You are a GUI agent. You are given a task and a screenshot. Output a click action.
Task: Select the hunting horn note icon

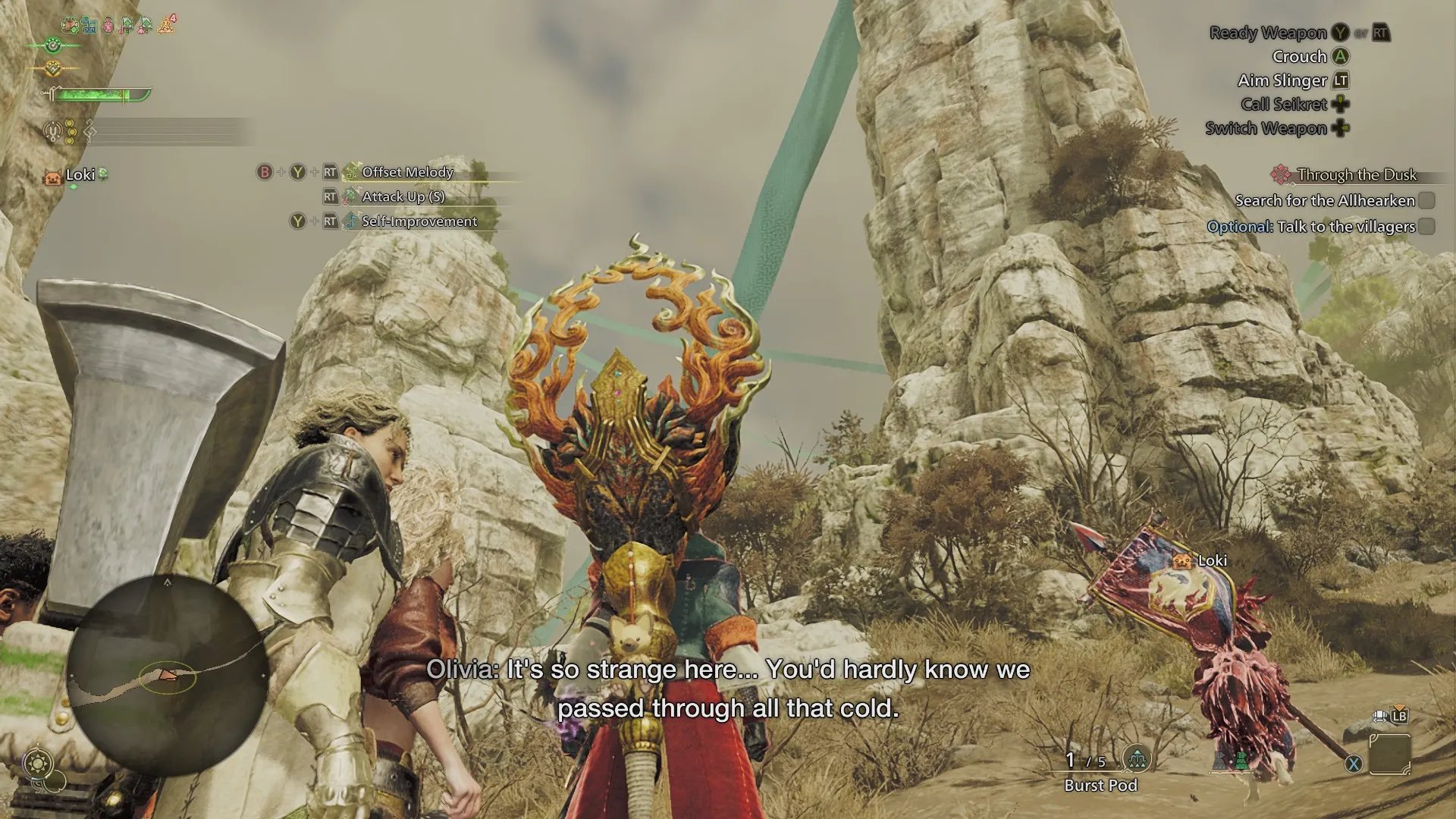[89, 133]
